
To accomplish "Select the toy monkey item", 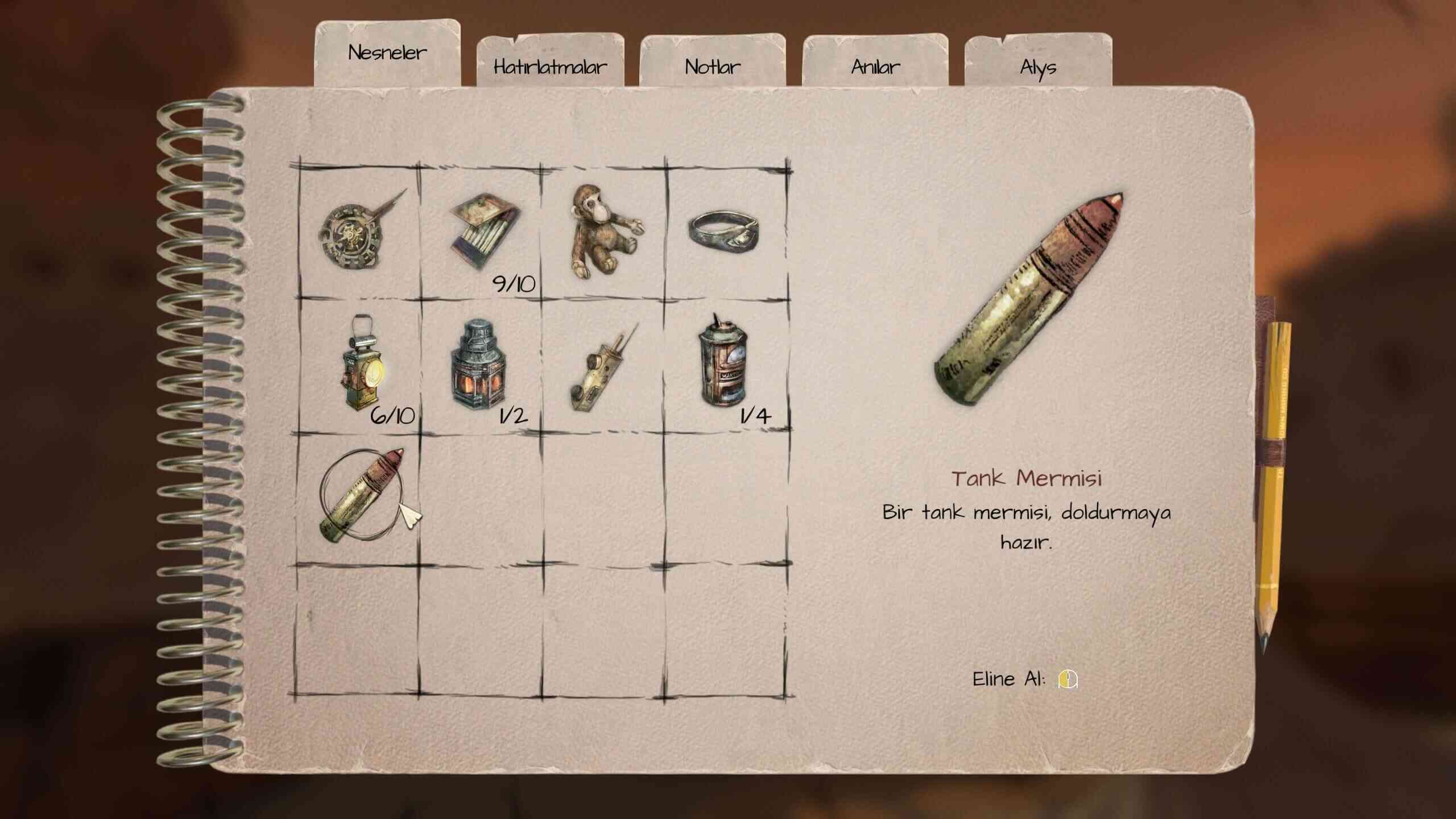I will [603, 231].
